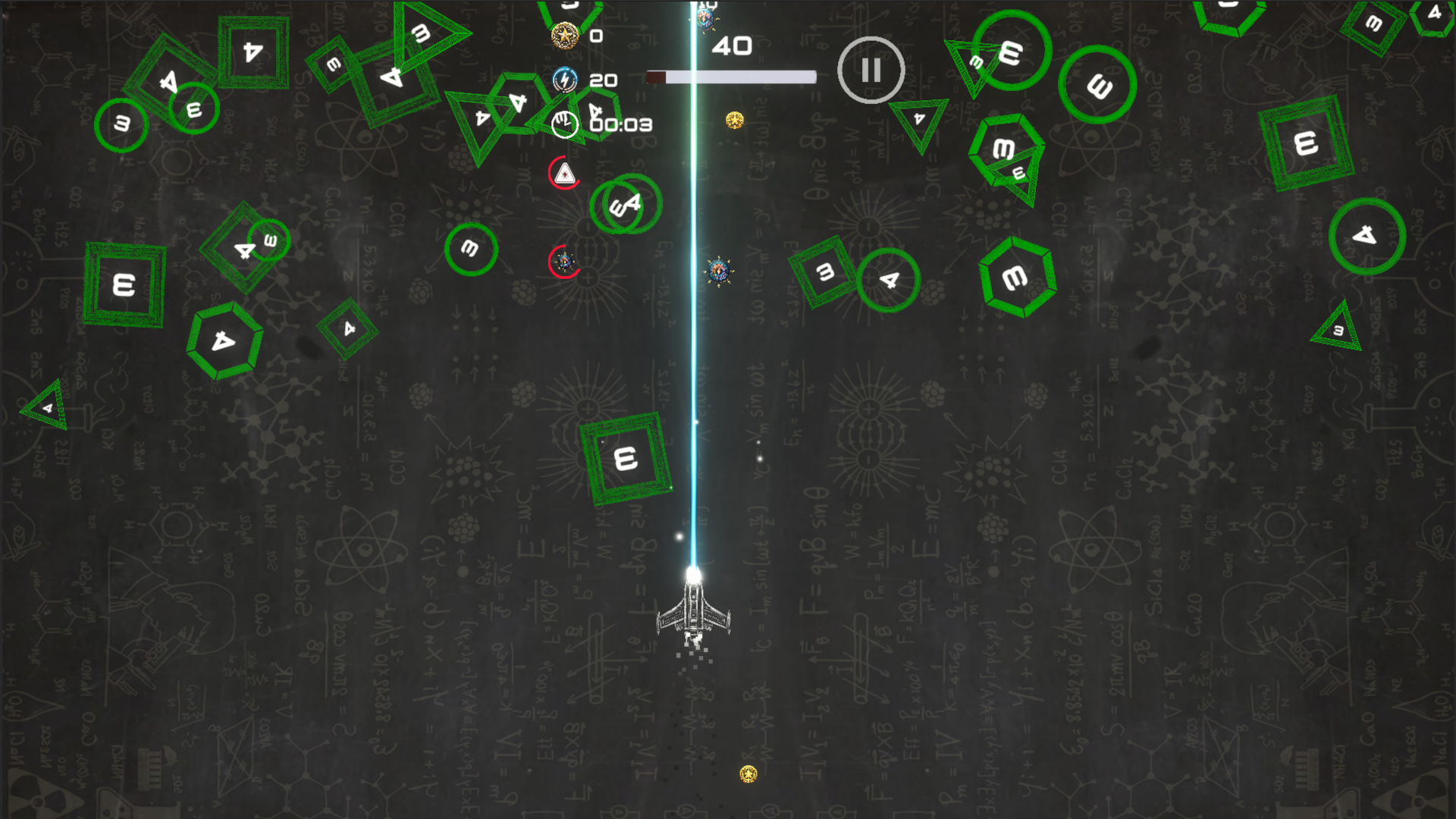Click the boss health bar at the top
Screen dimensions: 1456x819
click(730, 77)
